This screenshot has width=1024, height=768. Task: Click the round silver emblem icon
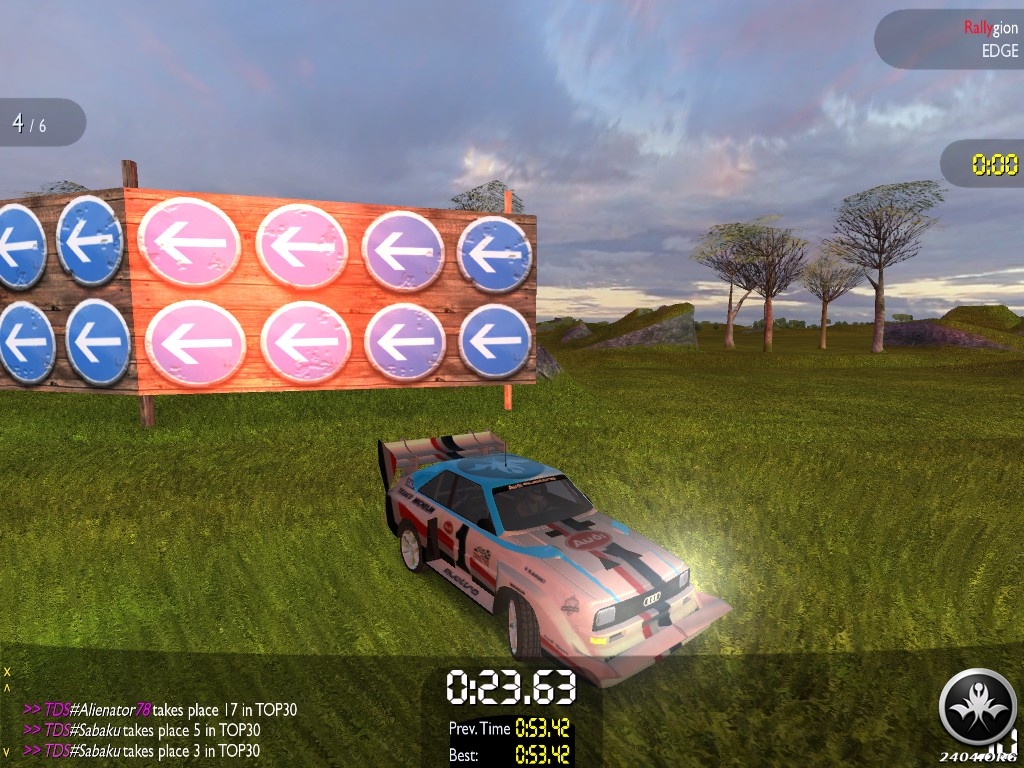click(977, 707)
